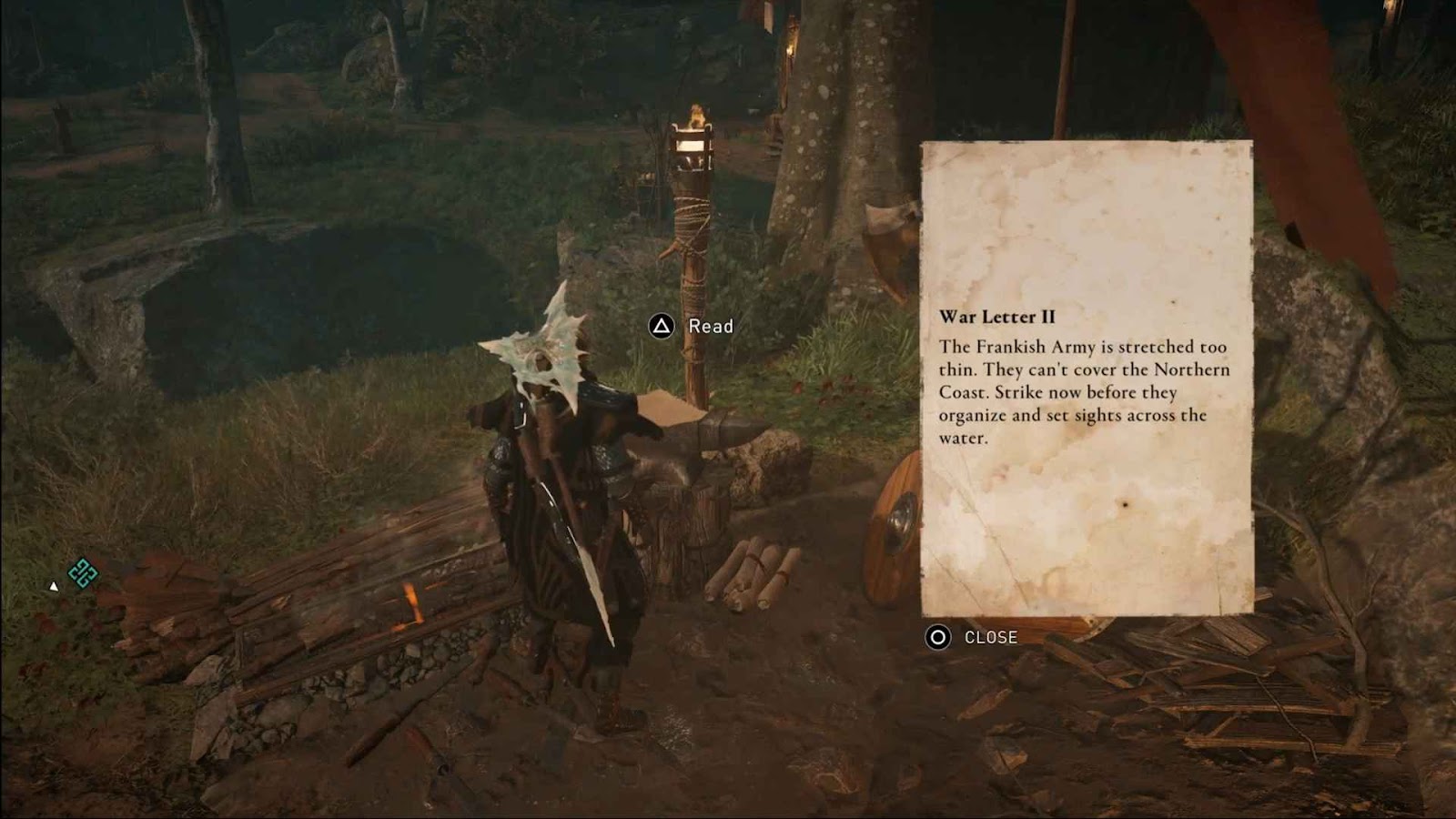Select the War Letter II title heading
1456x819 pixels.
(x=1000, y=316)
